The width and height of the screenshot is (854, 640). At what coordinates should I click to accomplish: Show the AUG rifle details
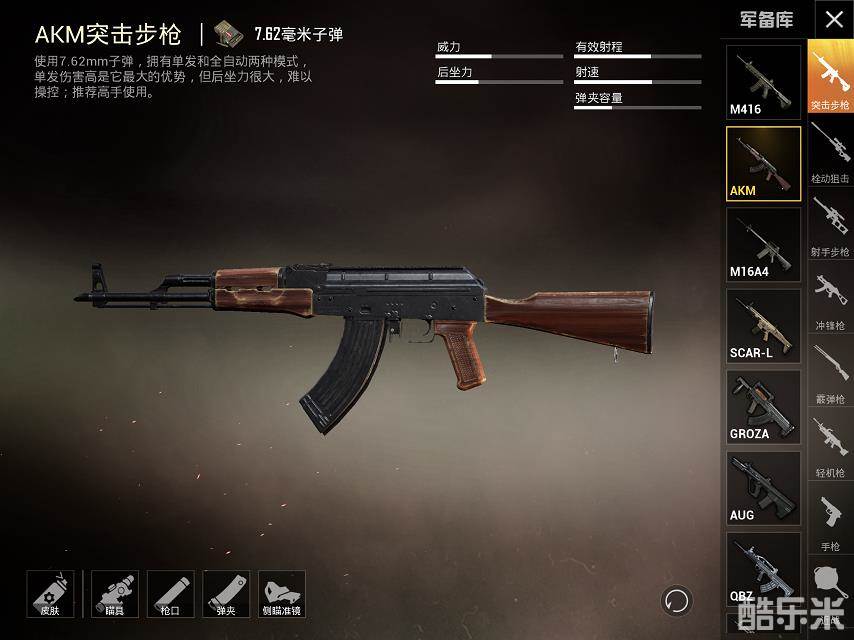(x=763, y=488)
